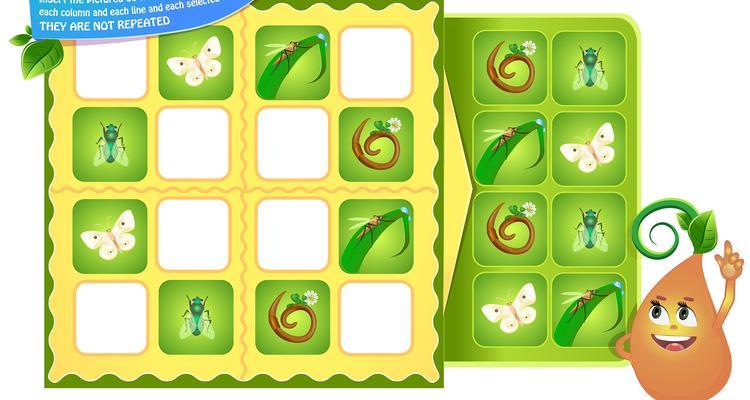Click the empty cell in the board's bottom-right corner
Image resolution: width=750 pixels, height=400 pixels.
click(375, 318)
